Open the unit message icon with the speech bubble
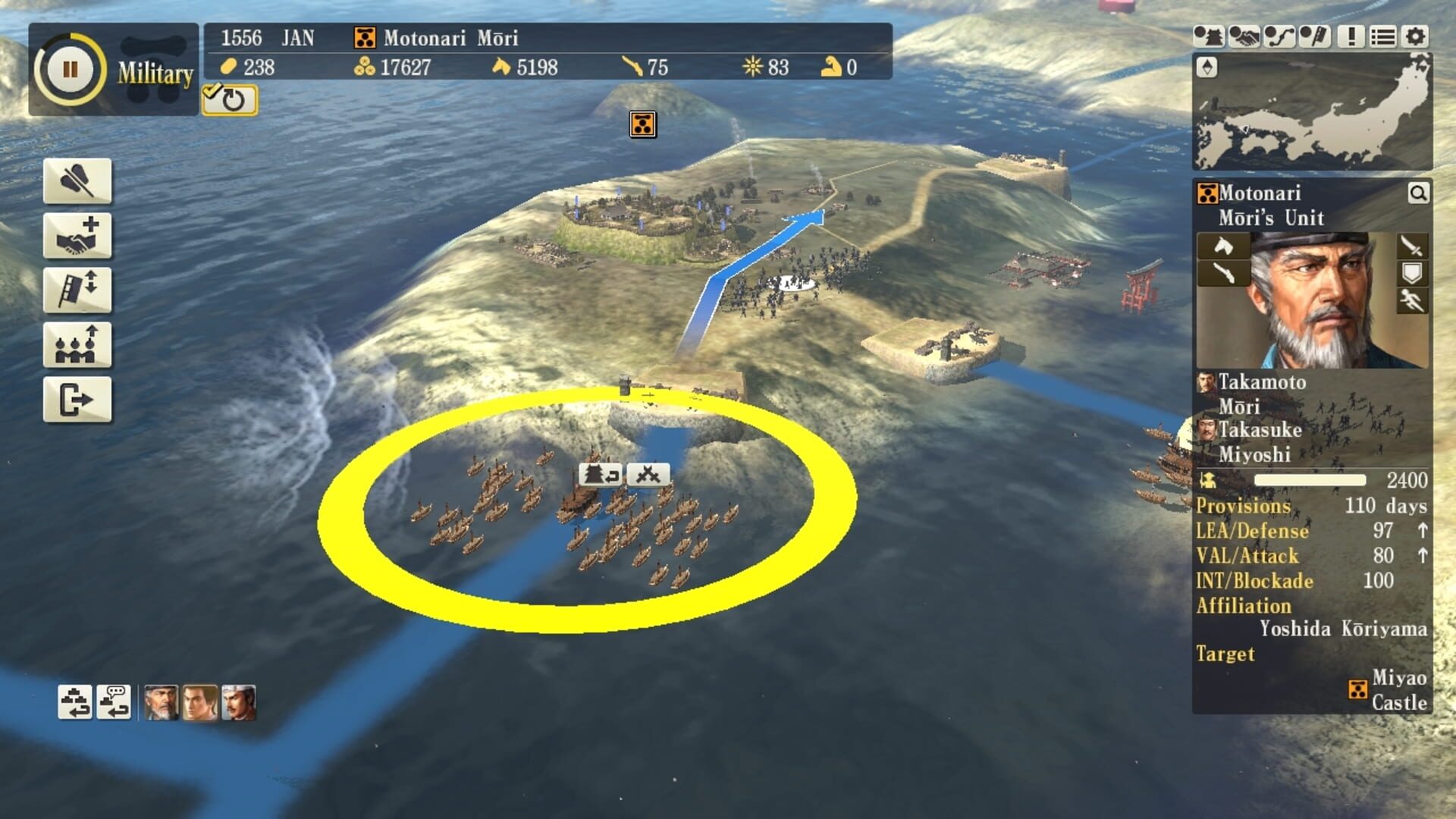 pyautogui.click(x=113, y=703)
